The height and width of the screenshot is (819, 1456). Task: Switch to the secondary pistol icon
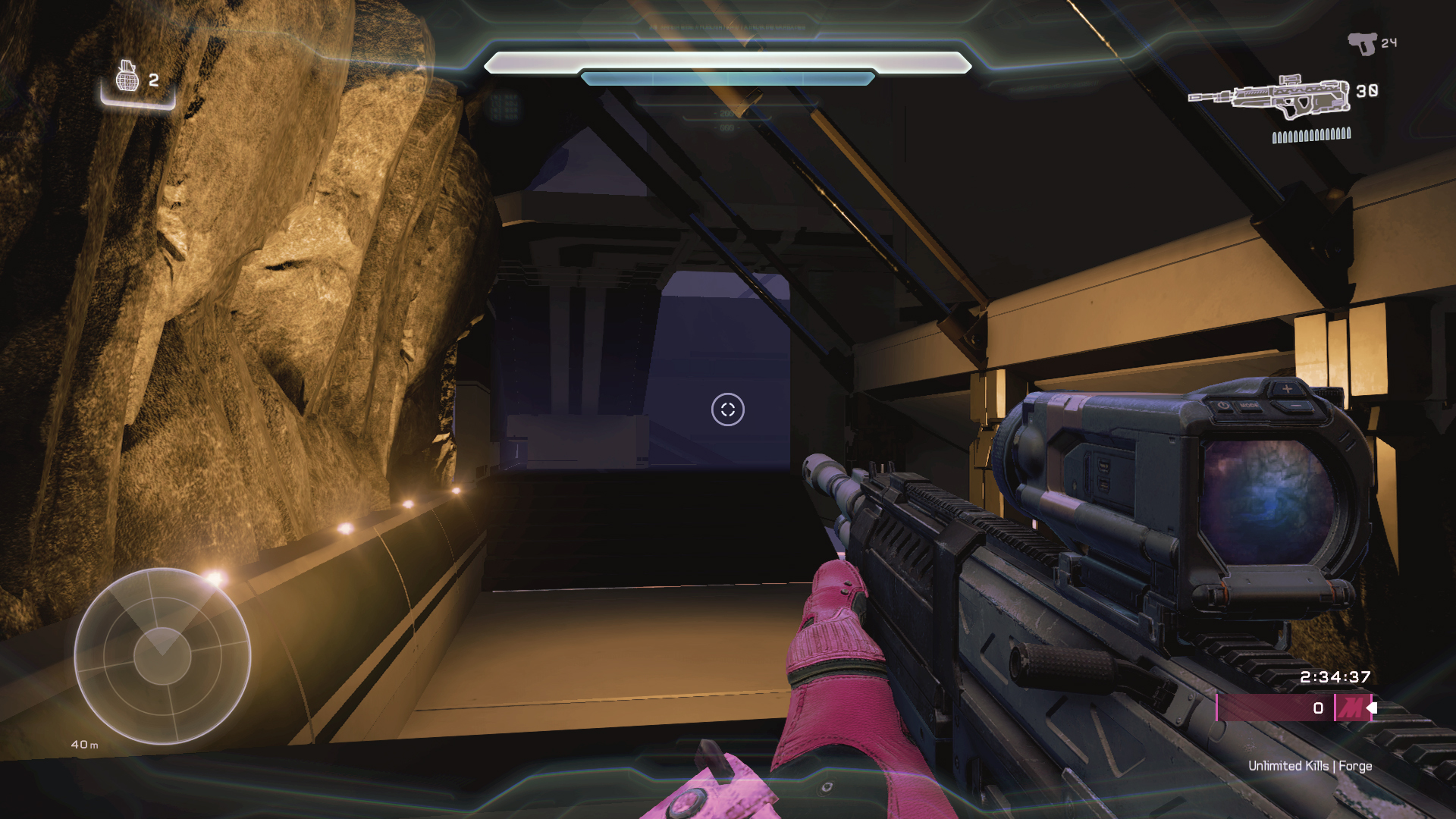(1362, 43)
